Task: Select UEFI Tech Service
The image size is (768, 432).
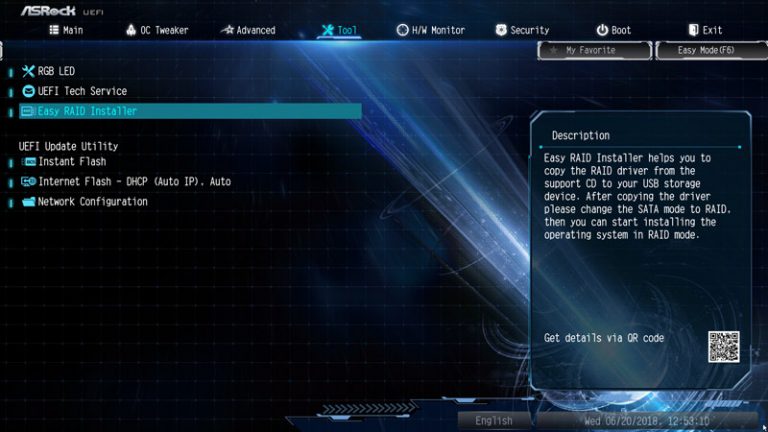Action: click(82, 91)
